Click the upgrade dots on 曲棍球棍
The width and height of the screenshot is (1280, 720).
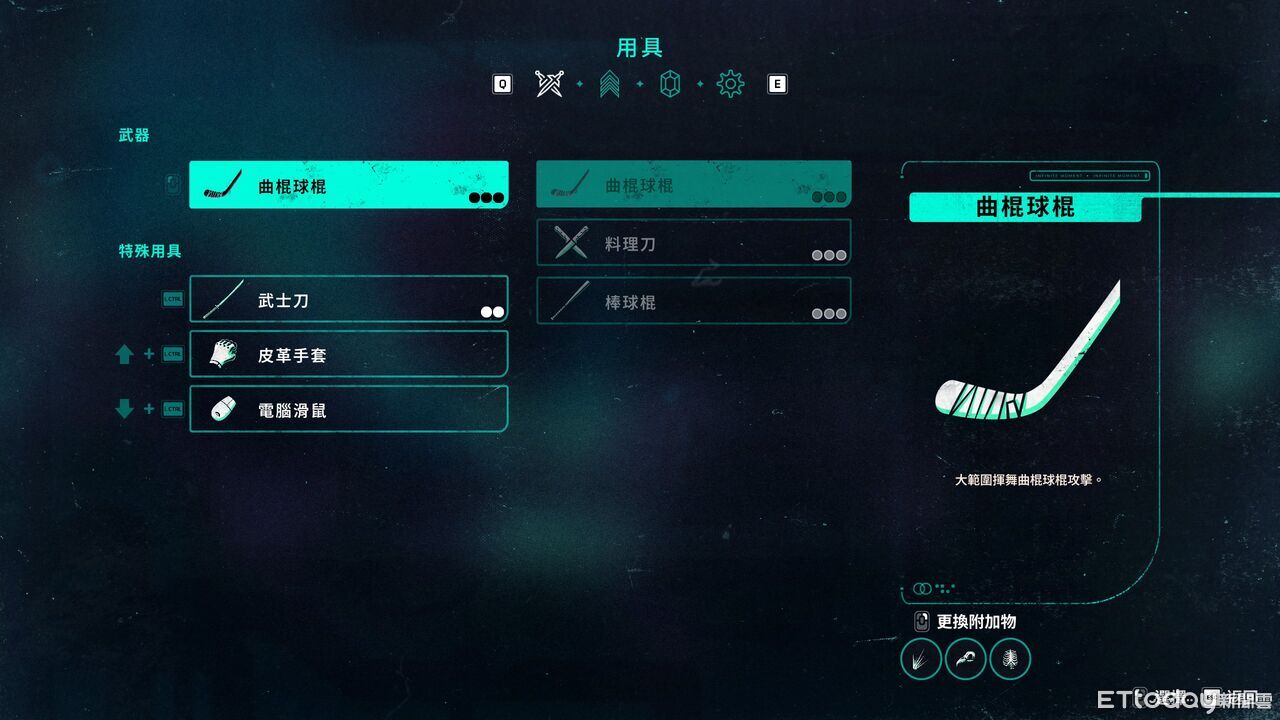[485, 198]
